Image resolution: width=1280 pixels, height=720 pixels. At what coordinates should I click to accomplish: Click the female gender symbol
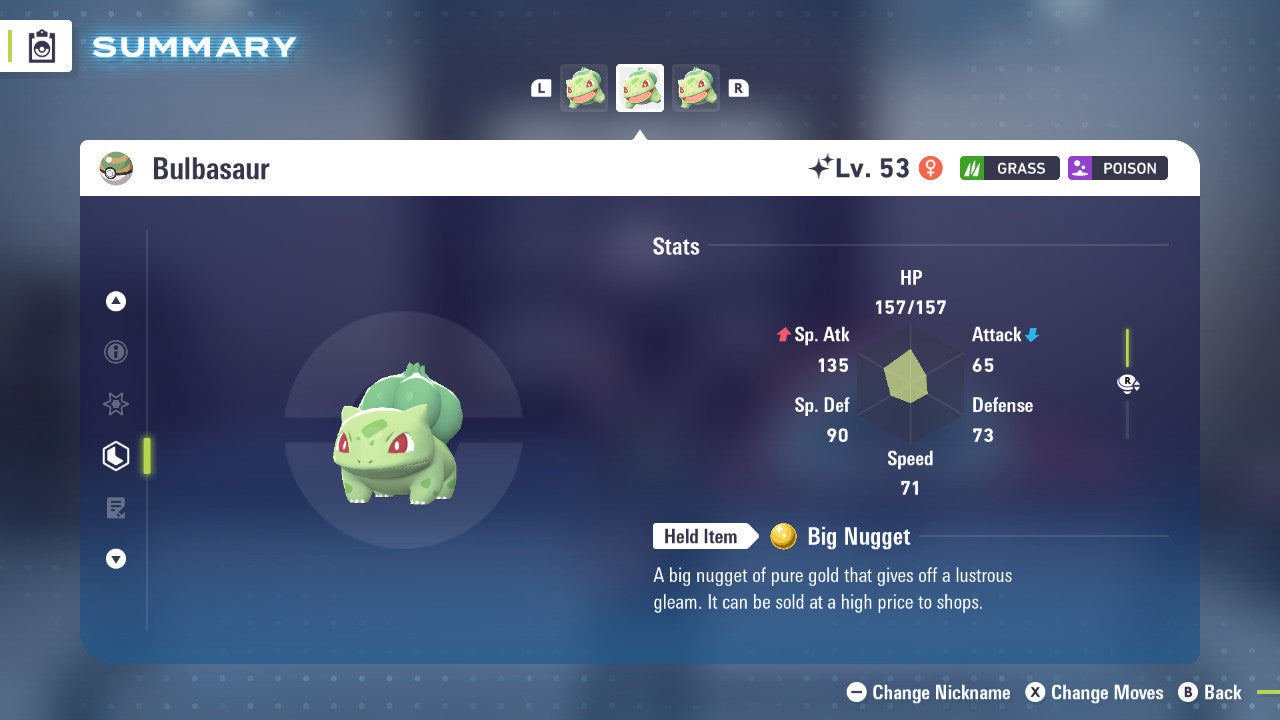[930, 168]
